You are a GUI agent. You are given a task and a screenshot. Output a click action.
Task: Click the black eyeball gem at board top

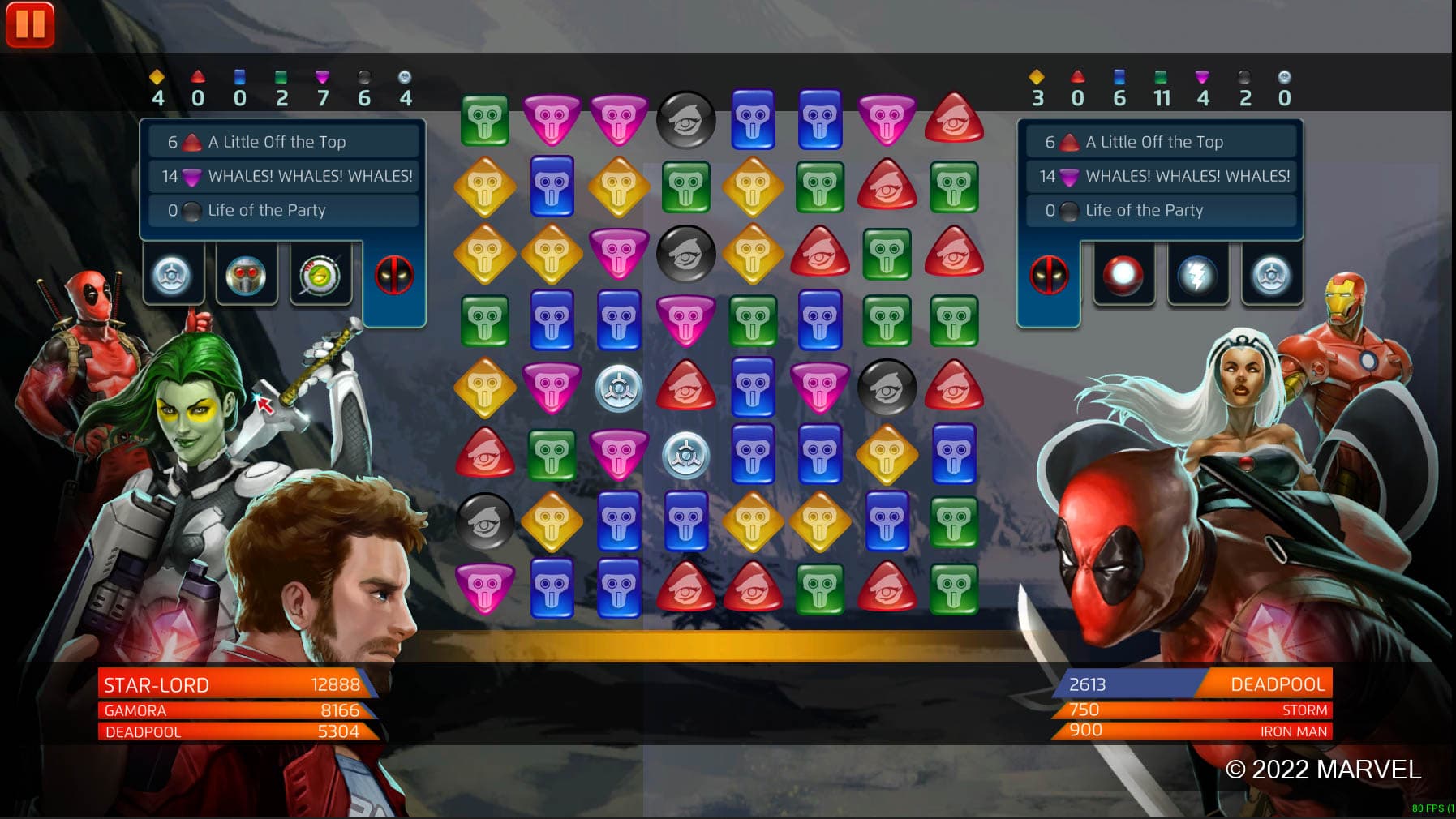(x=685, y=121)
